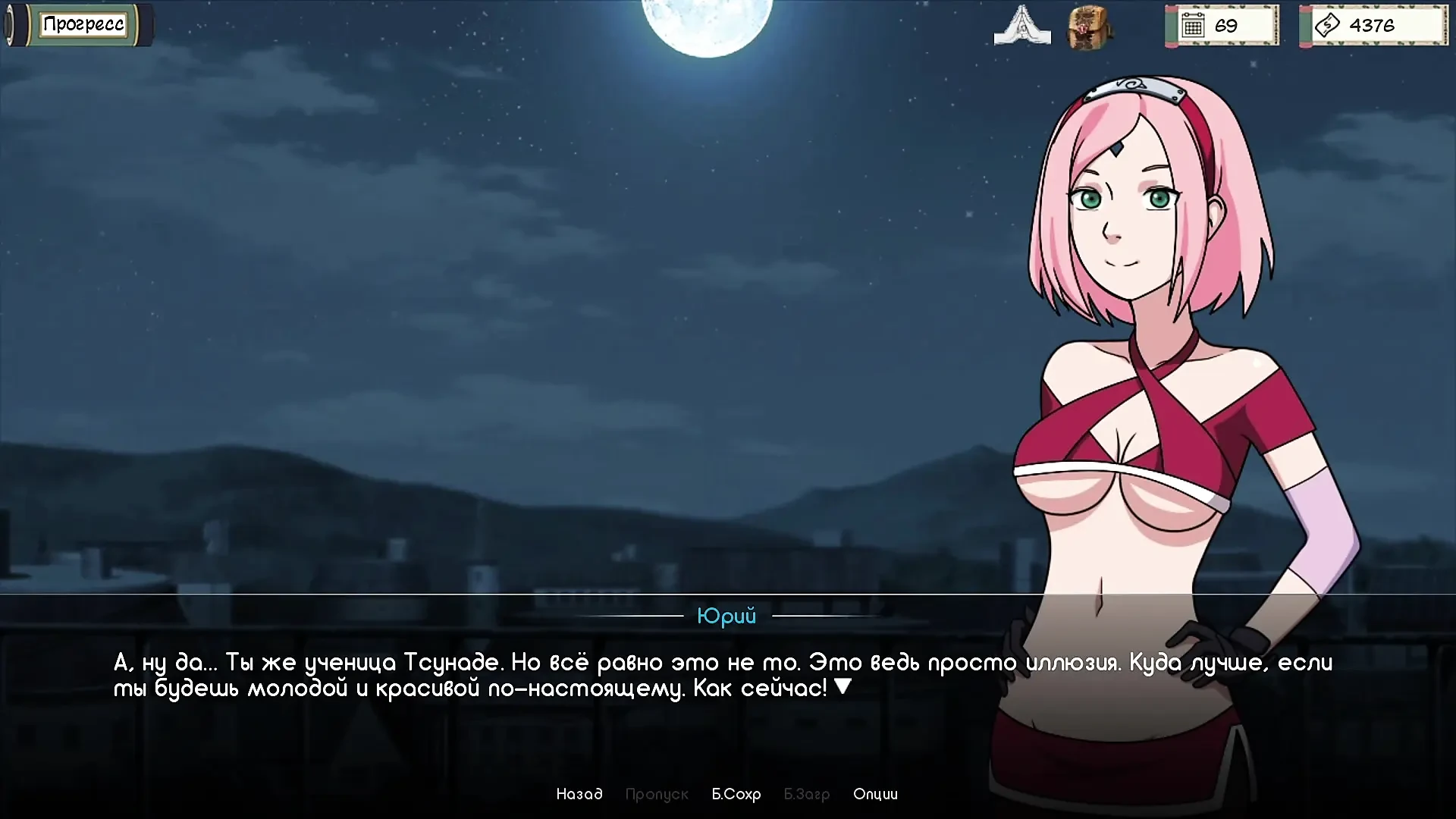
Task: Expand the Прогресс progress panel
Action: pyautogui.click(x=83, y=24)
